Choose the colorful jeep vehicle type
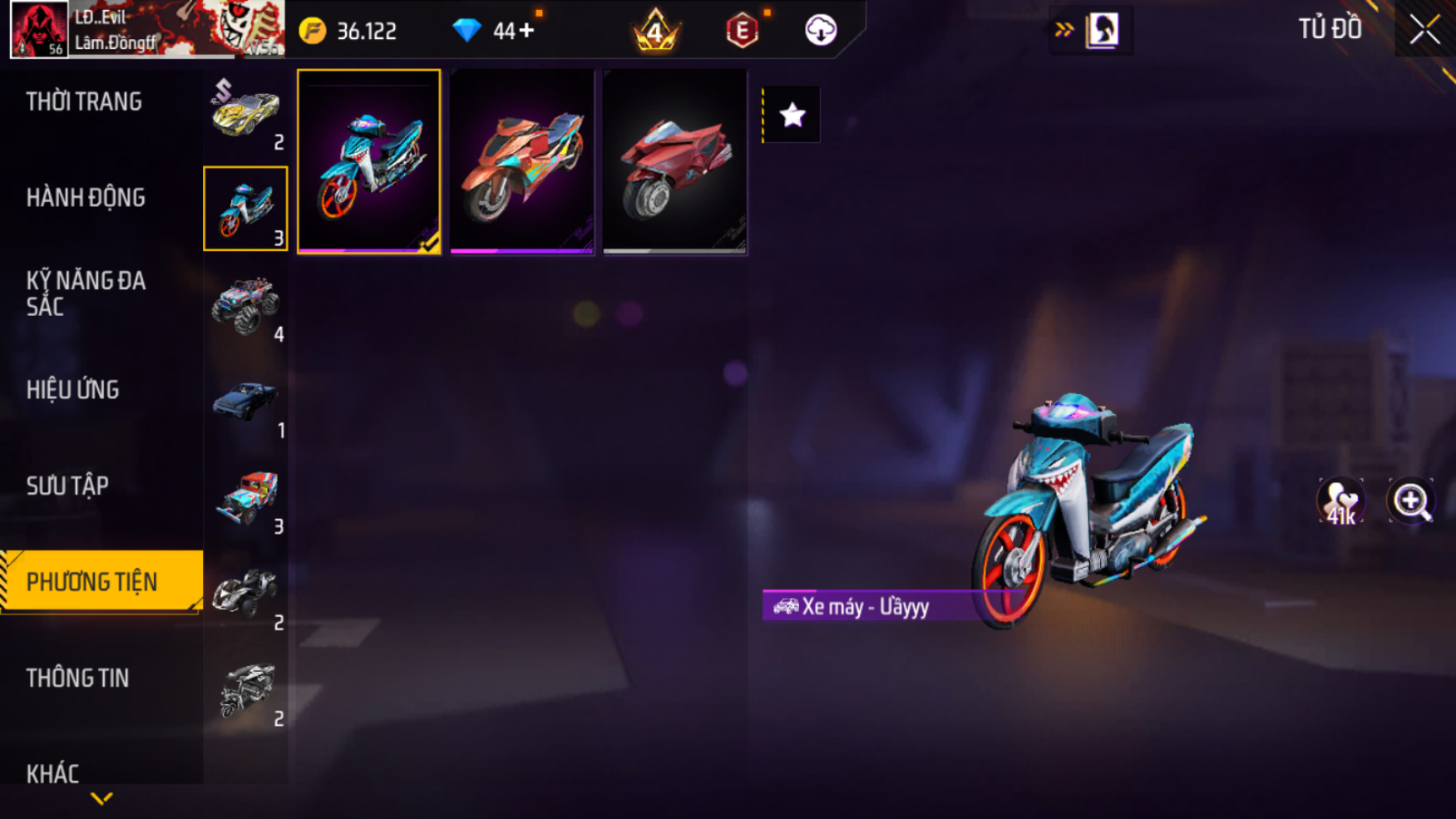This screenshot has height=819, width=1456. [x=245, y=498]
